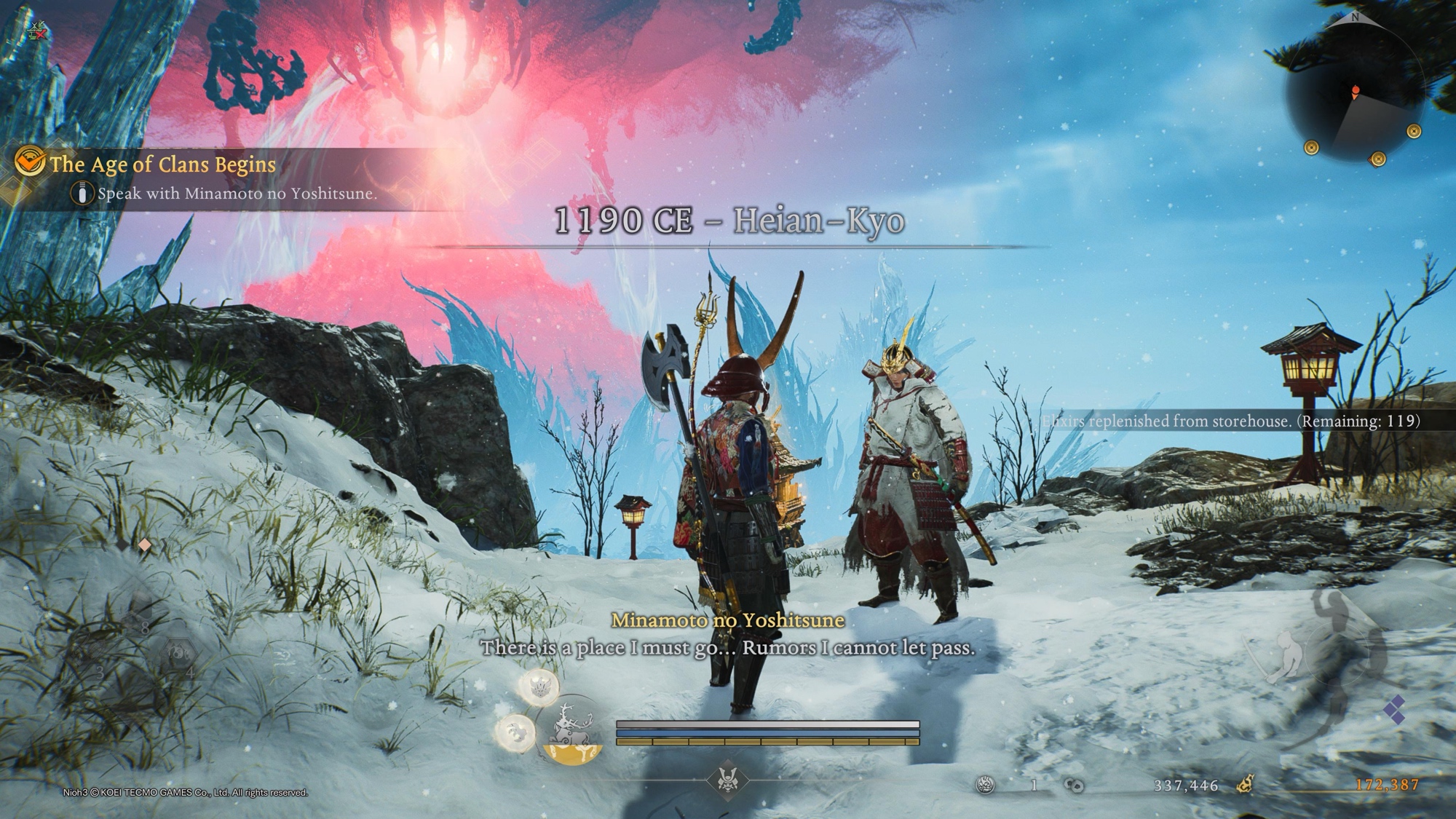This screenshot has width=1456, height=819.
Task: Click the golden Amrita flame icon
Action: tap(1245, 784)
